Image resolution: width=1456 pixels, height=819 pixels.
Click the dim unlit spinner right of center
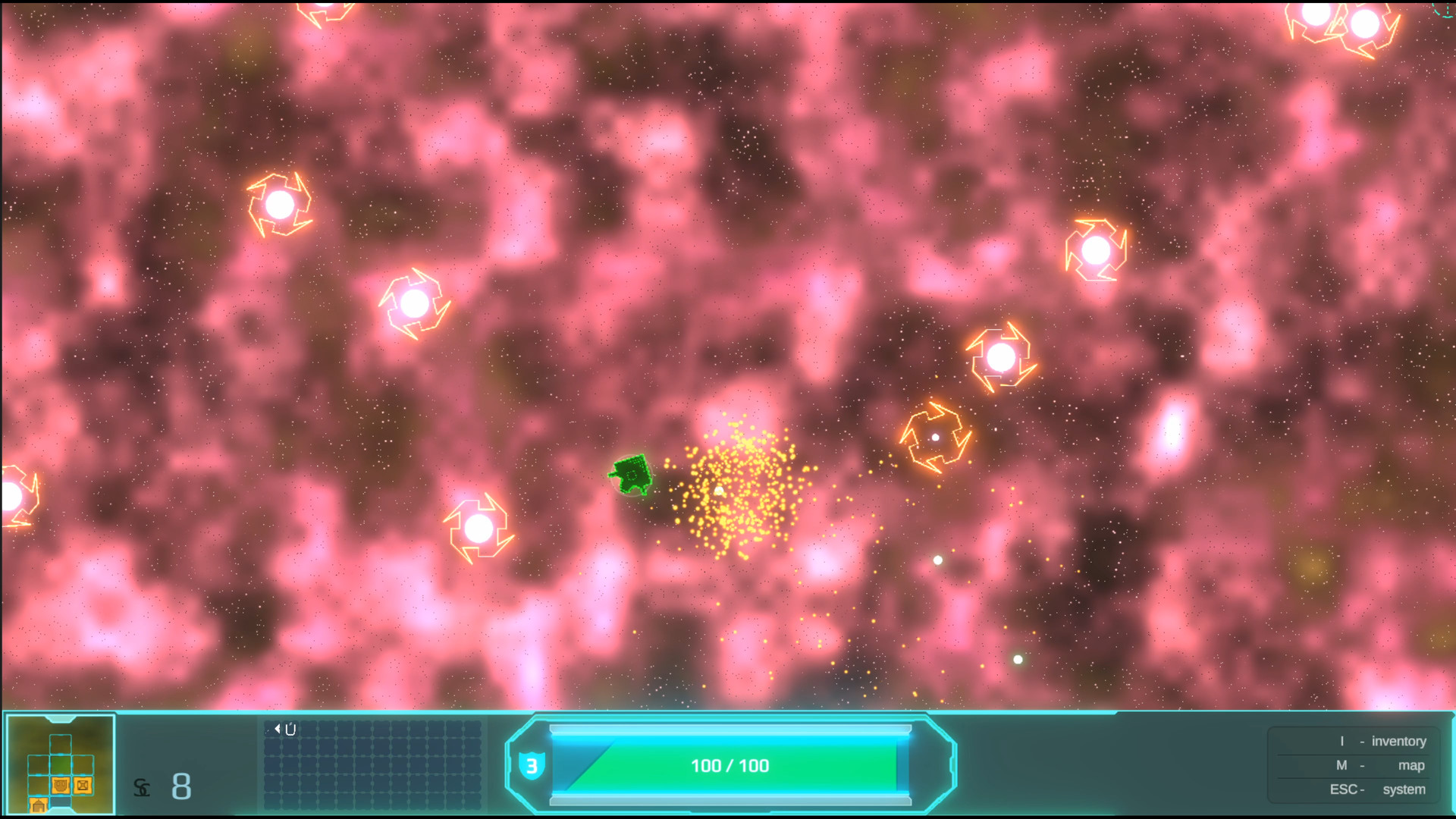click(x=935, y=437)
